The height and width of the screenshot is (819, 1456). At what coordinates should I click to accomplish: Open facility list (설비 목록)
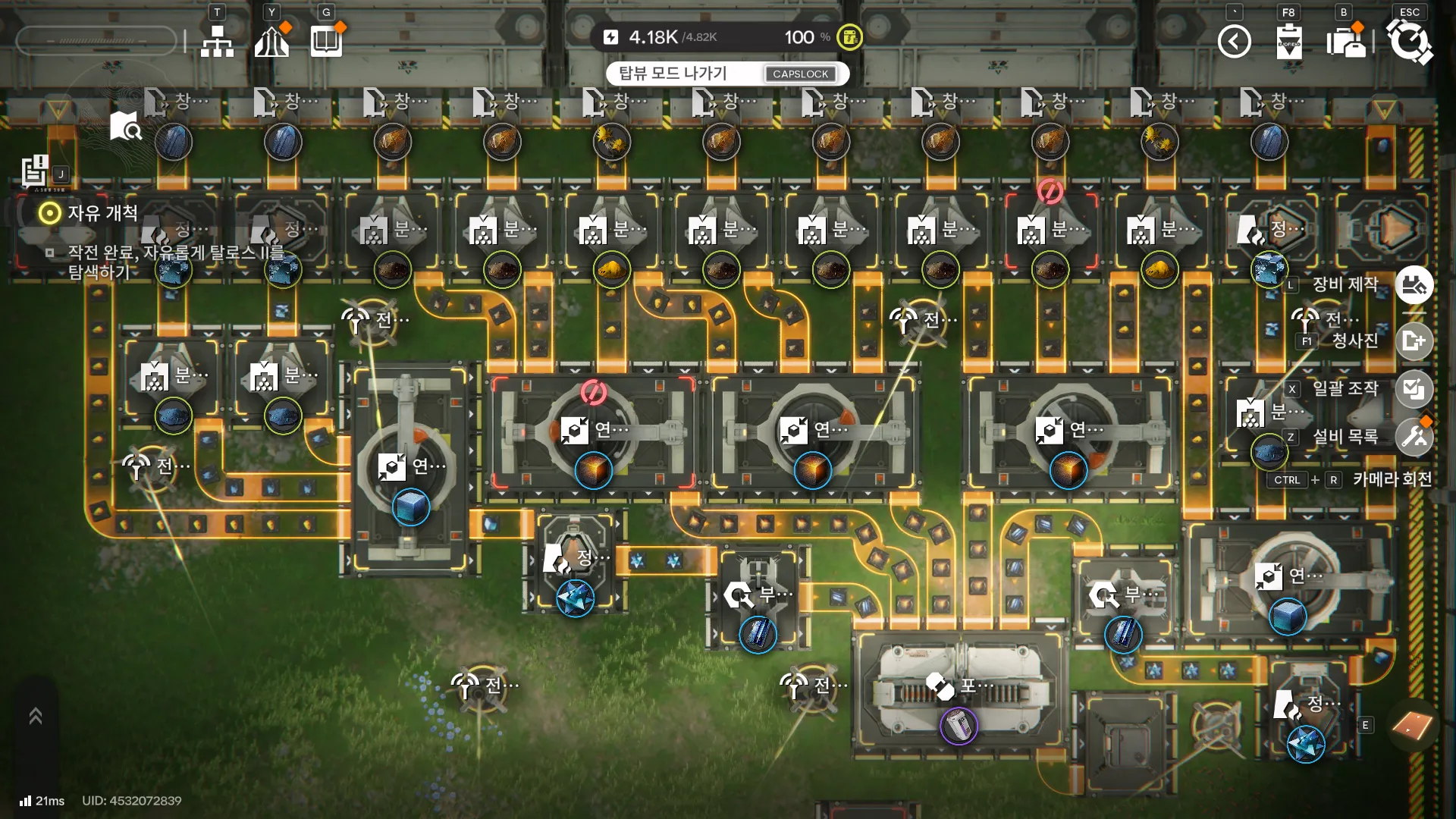pos(1414,437)
